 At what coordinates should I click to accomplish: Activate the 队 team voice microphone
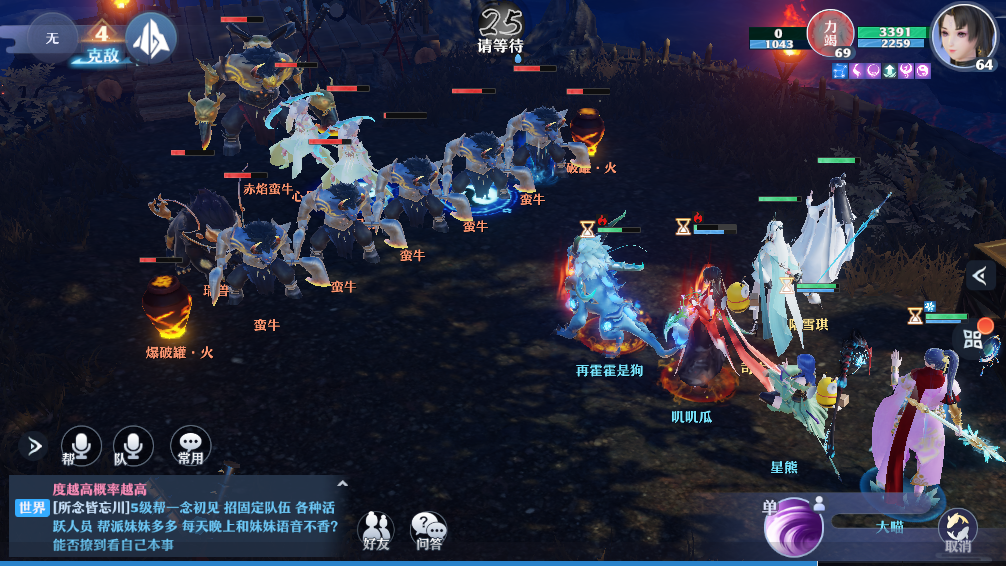(x=133, y=445)
